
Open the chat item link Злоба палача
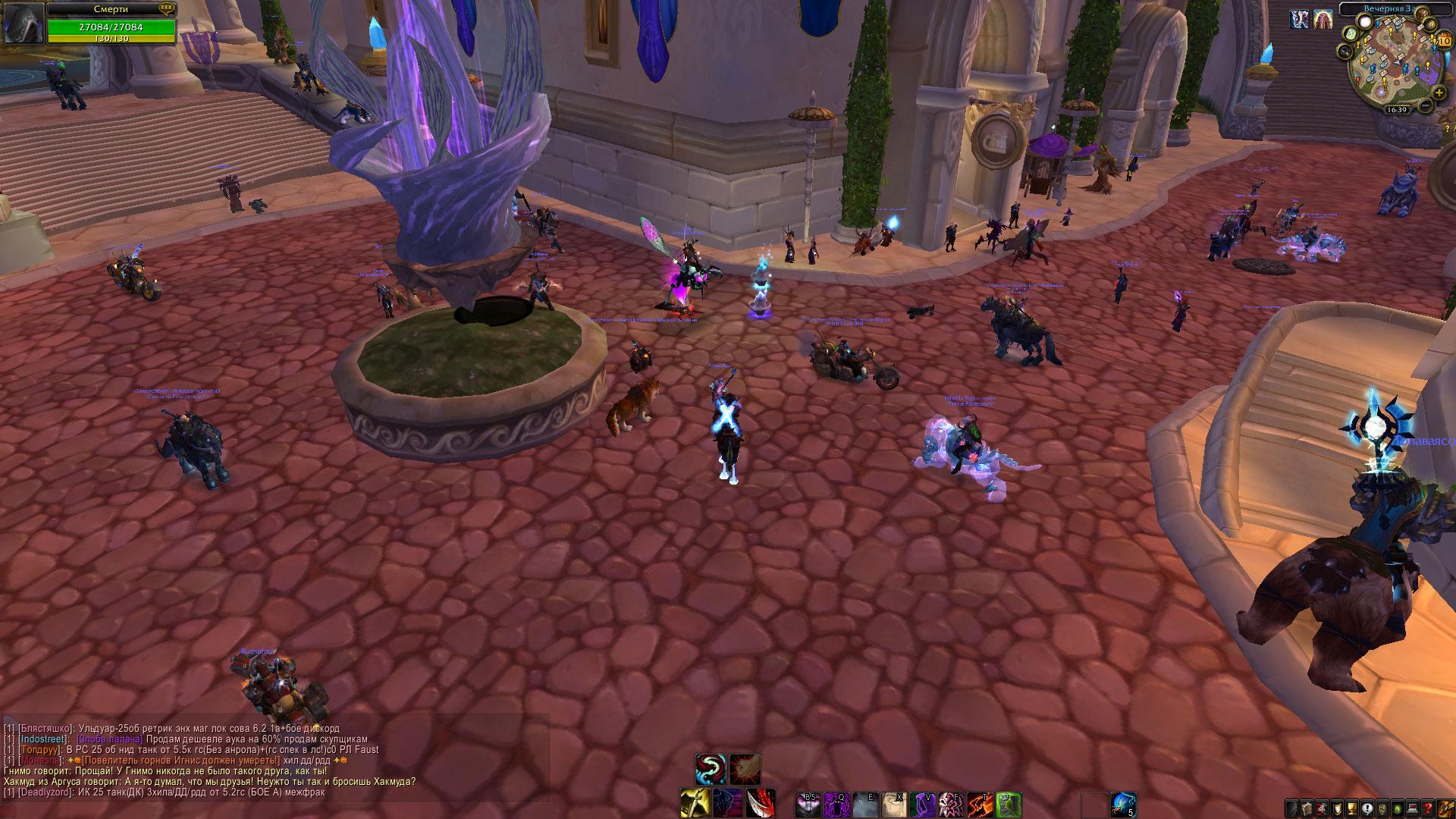(109, 739)
